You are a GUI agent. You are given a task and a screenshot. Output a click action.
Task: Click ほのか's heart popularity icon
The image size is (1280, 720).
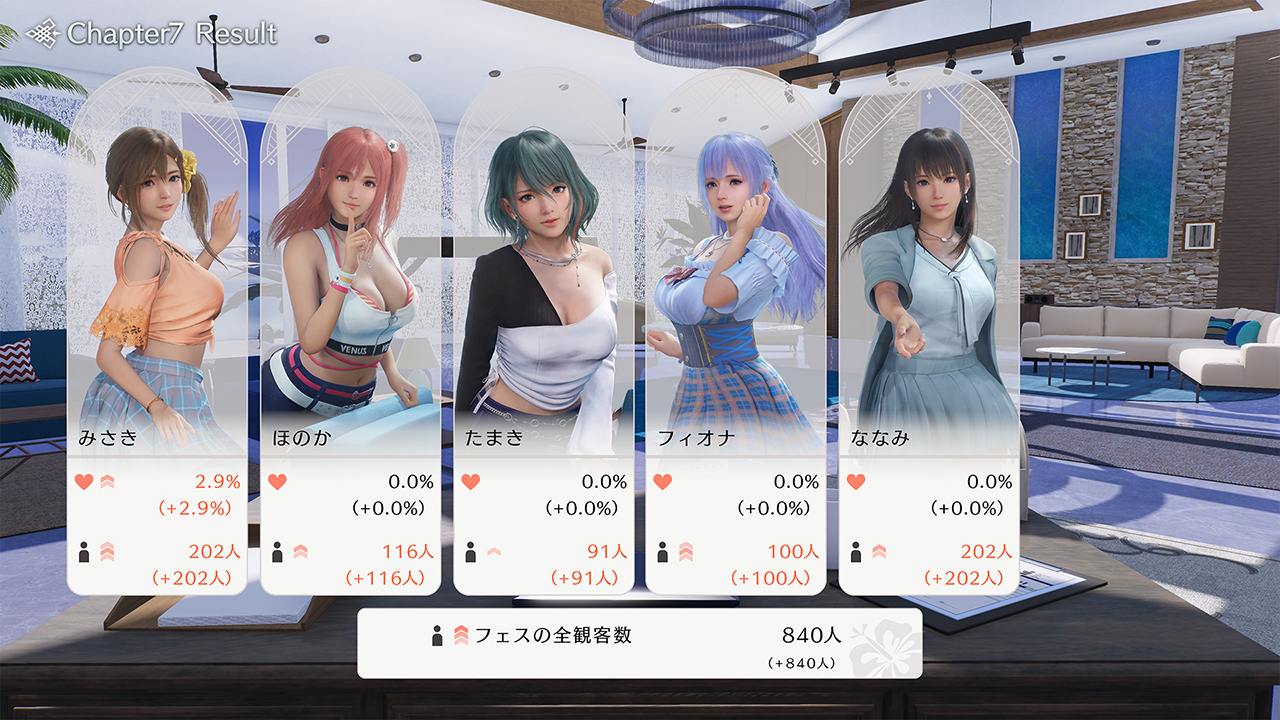pos(278,482)
